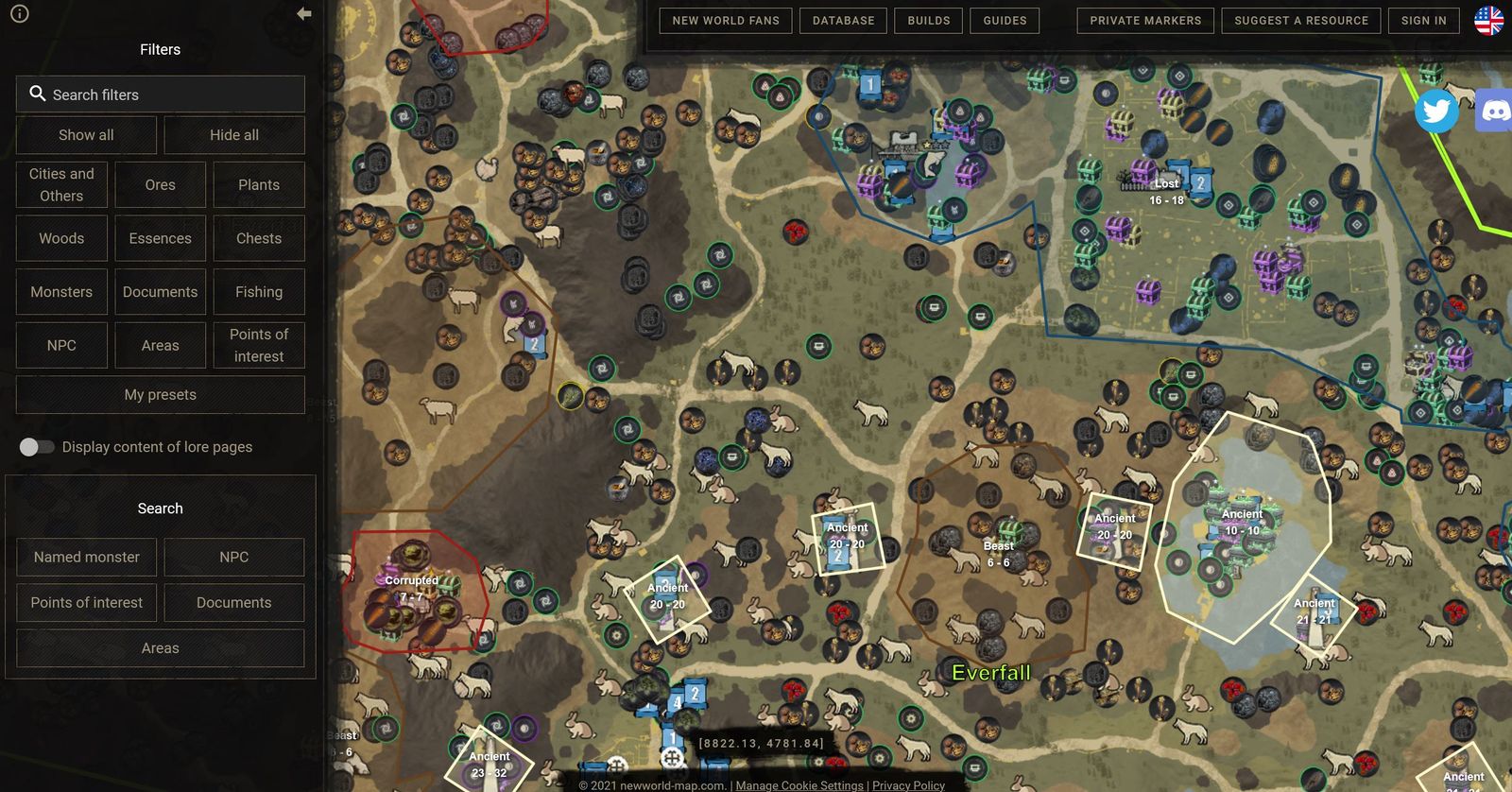Screen dimensions: 1512x792
Task: Click the Show all filters button
Action: 86,134
